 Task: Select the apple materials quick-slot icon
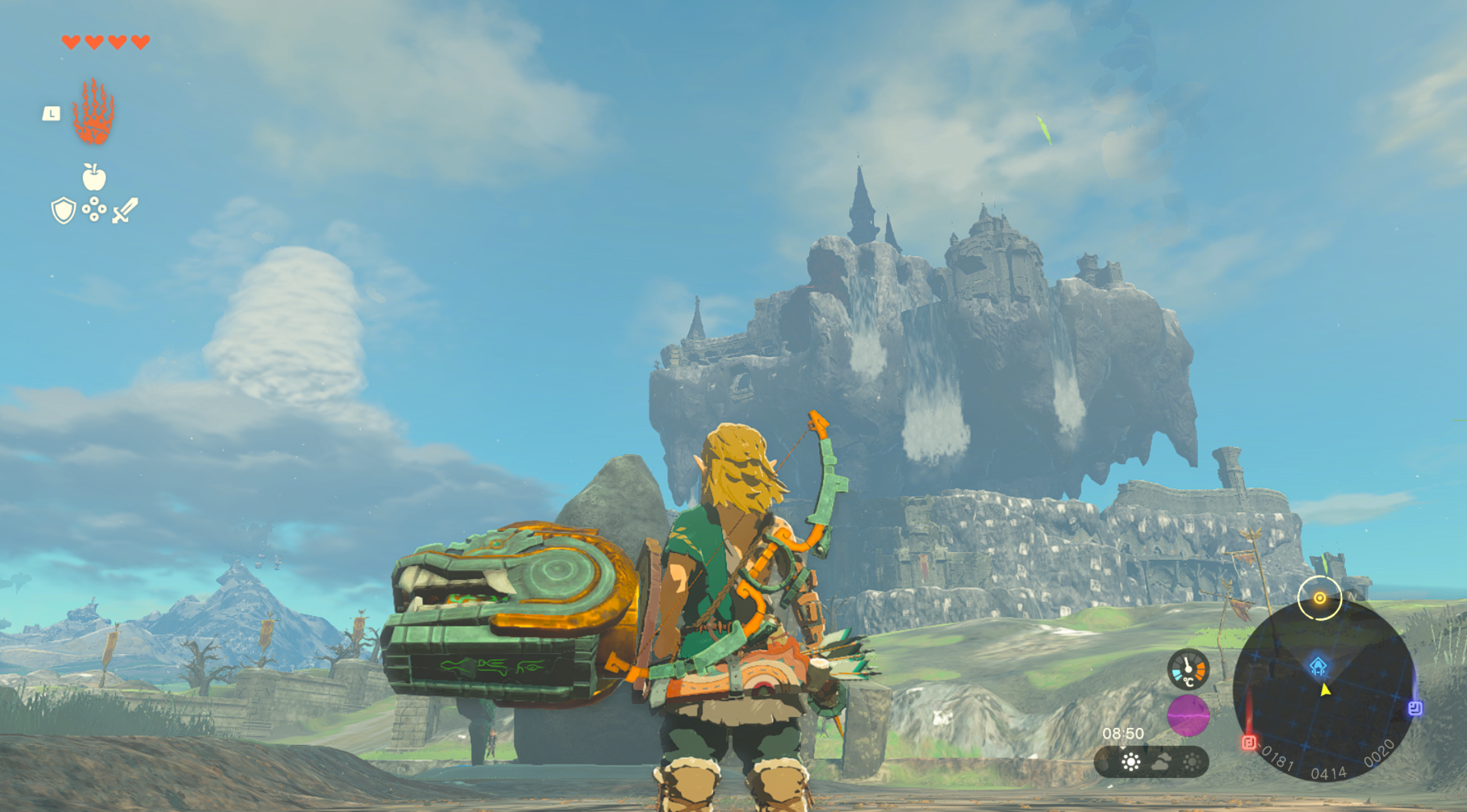(x=94, y=176)
